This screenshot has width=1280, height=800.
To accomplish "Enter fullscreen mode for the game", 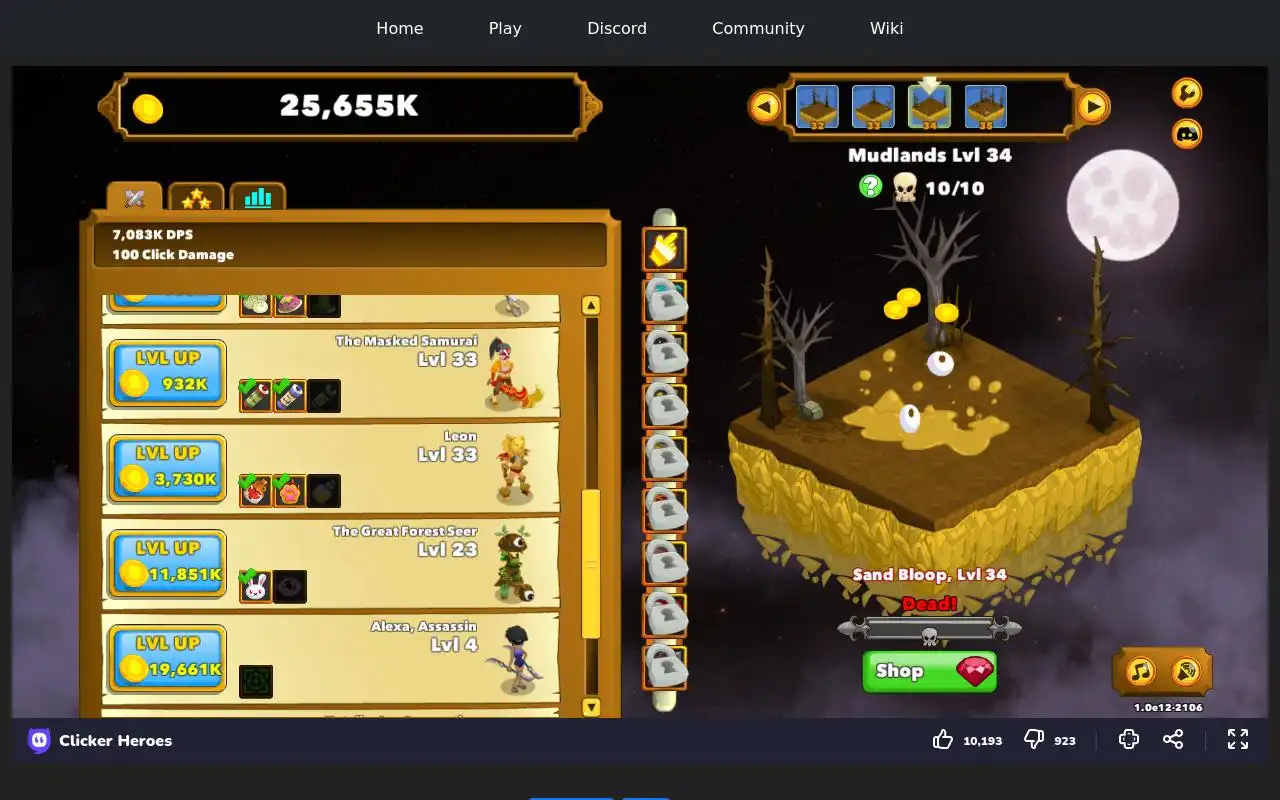I will coord(1238,739).
